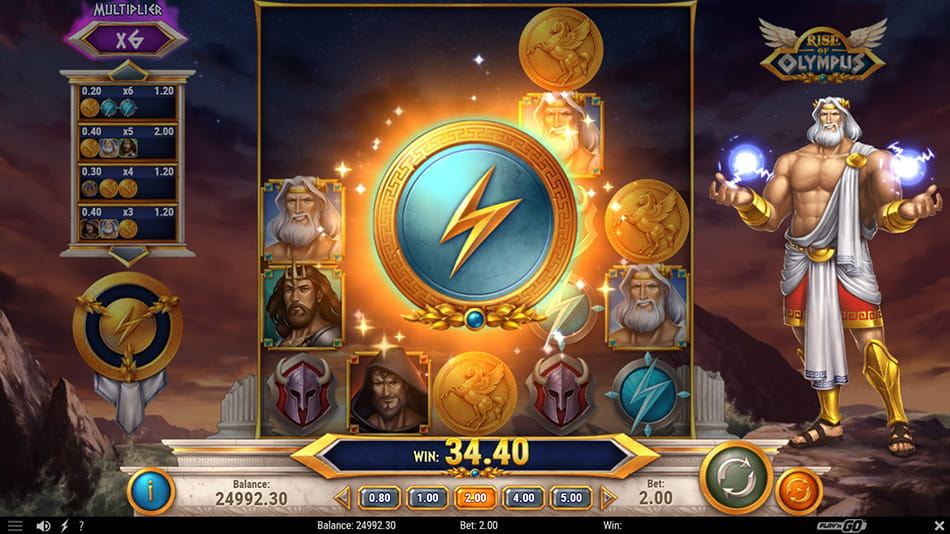Image resolution: width=950 pixels, height=534 pixels.
Task: Select the highlighted 2.00 bet amount
Action: (x=475, y=497)
